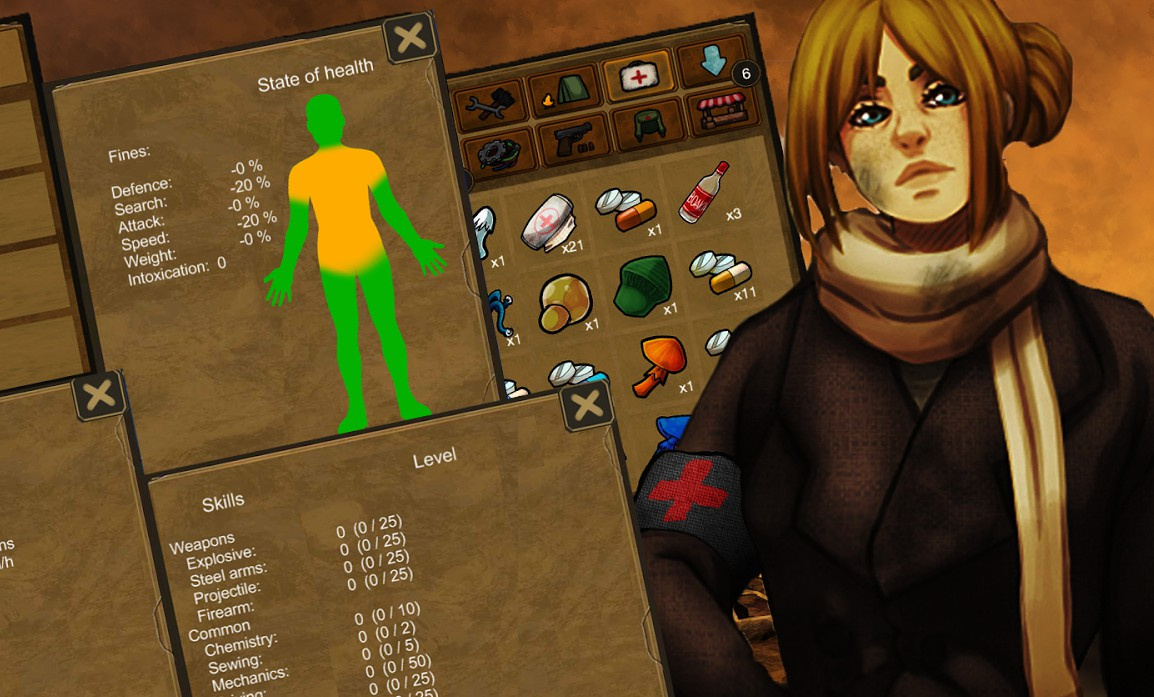Click the yellow-brown mushroom item
Viewport: 1154px width, 697px height.
[564, 301]
